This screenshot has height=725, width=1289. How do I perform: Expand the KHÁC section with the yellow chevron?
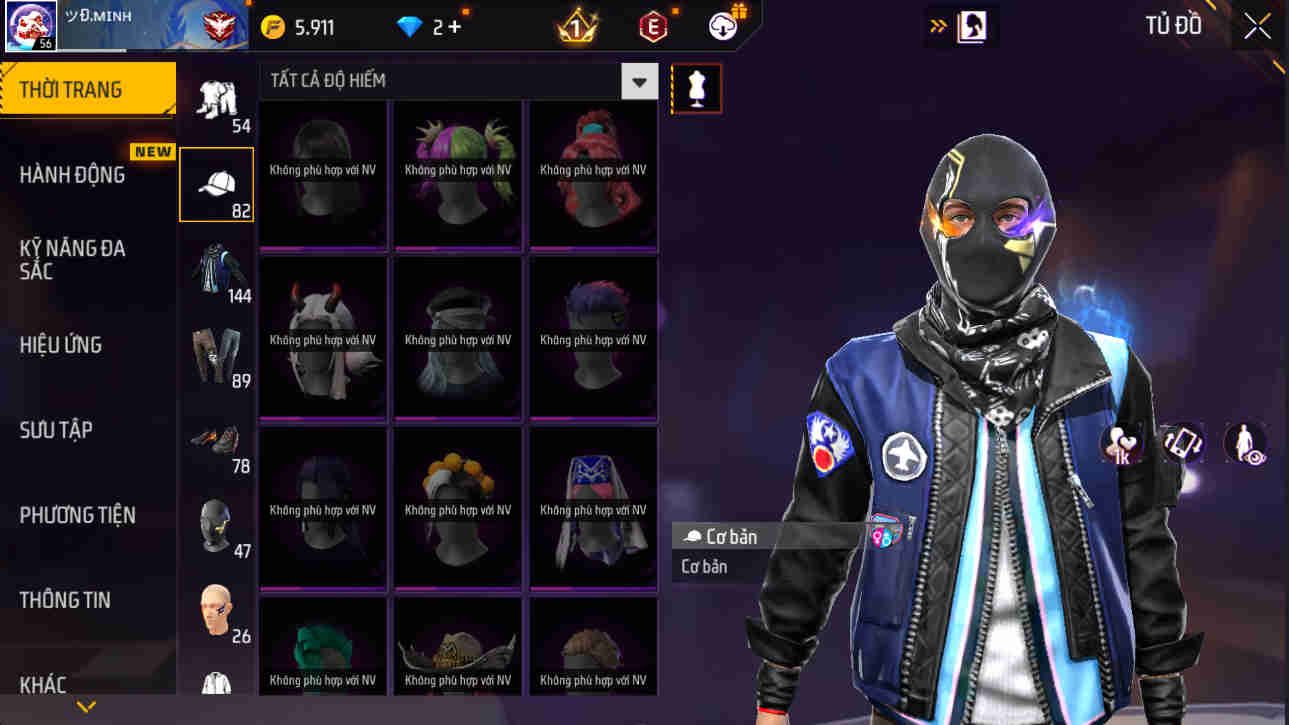[85, 707]
